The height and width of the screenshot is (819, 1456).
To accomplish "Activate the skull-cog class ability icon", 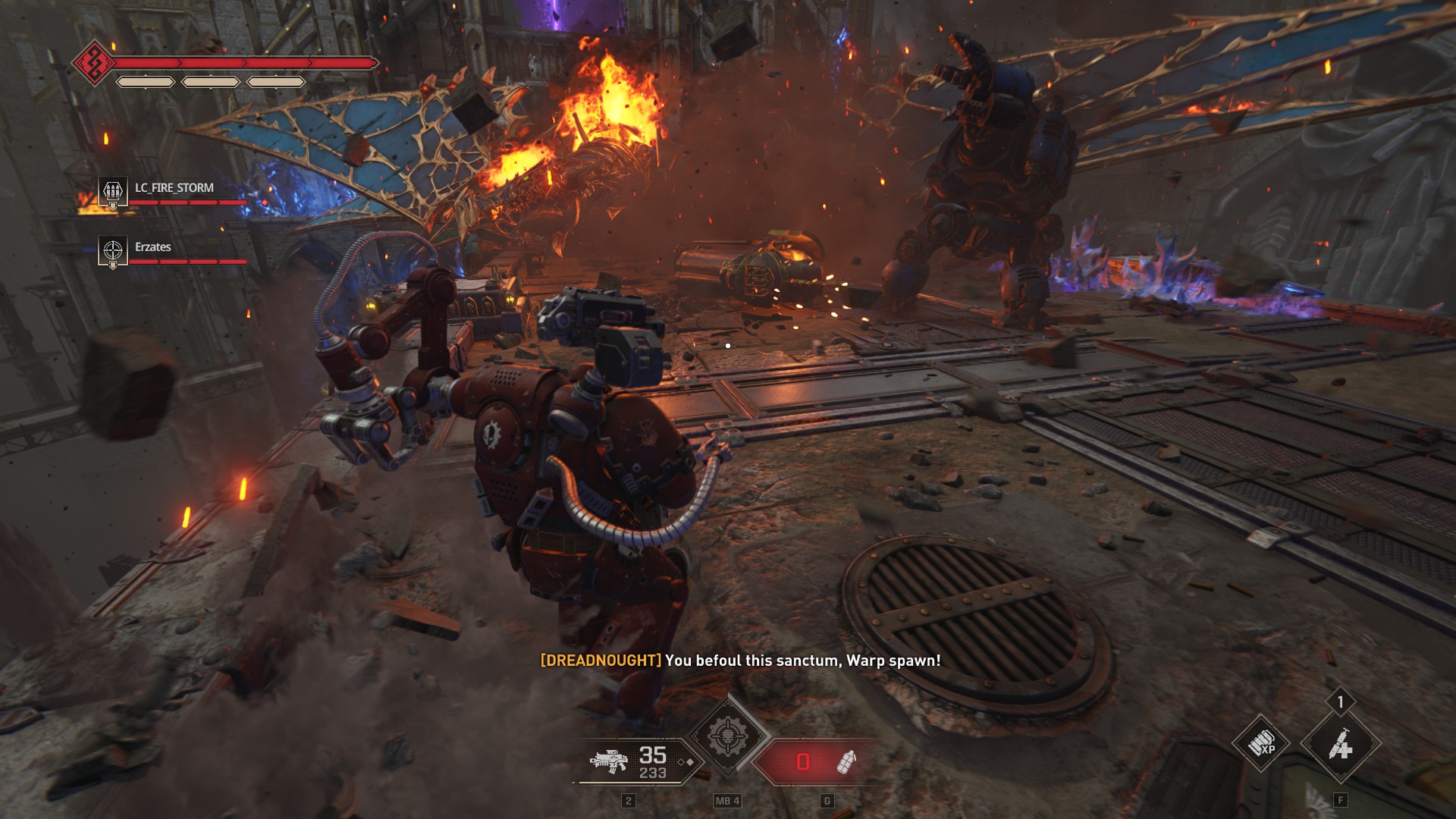I will coord(727,736).
